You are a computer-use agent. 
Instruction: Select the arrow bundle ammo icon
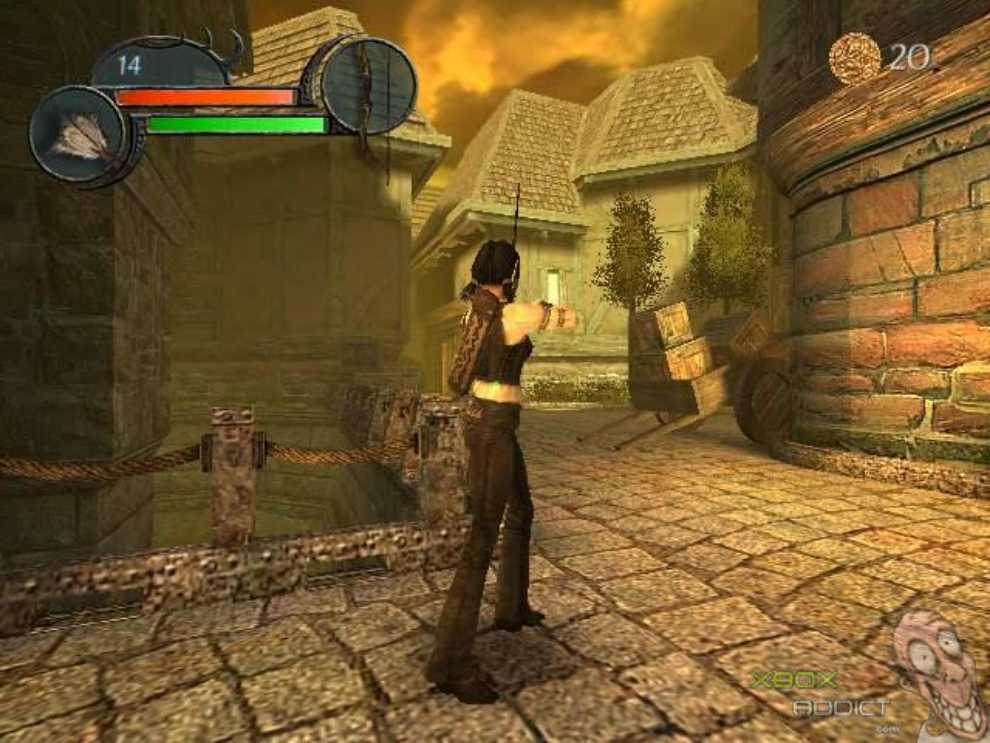pos(78,135)
